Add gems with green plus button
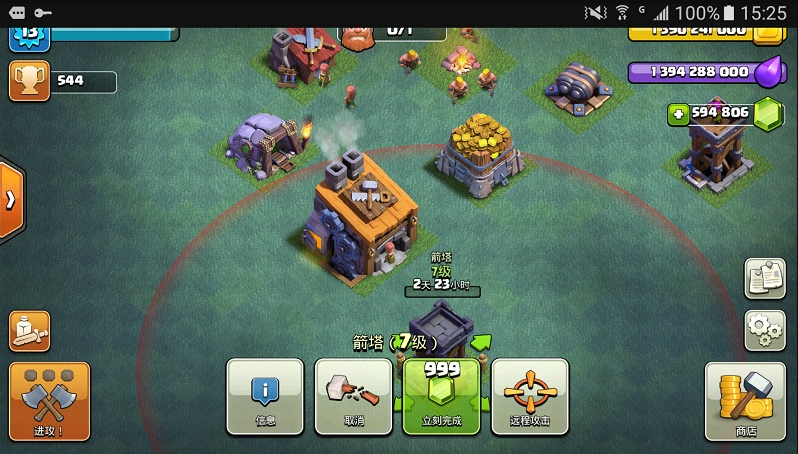 pyautogui.click(x=679, y=113)
